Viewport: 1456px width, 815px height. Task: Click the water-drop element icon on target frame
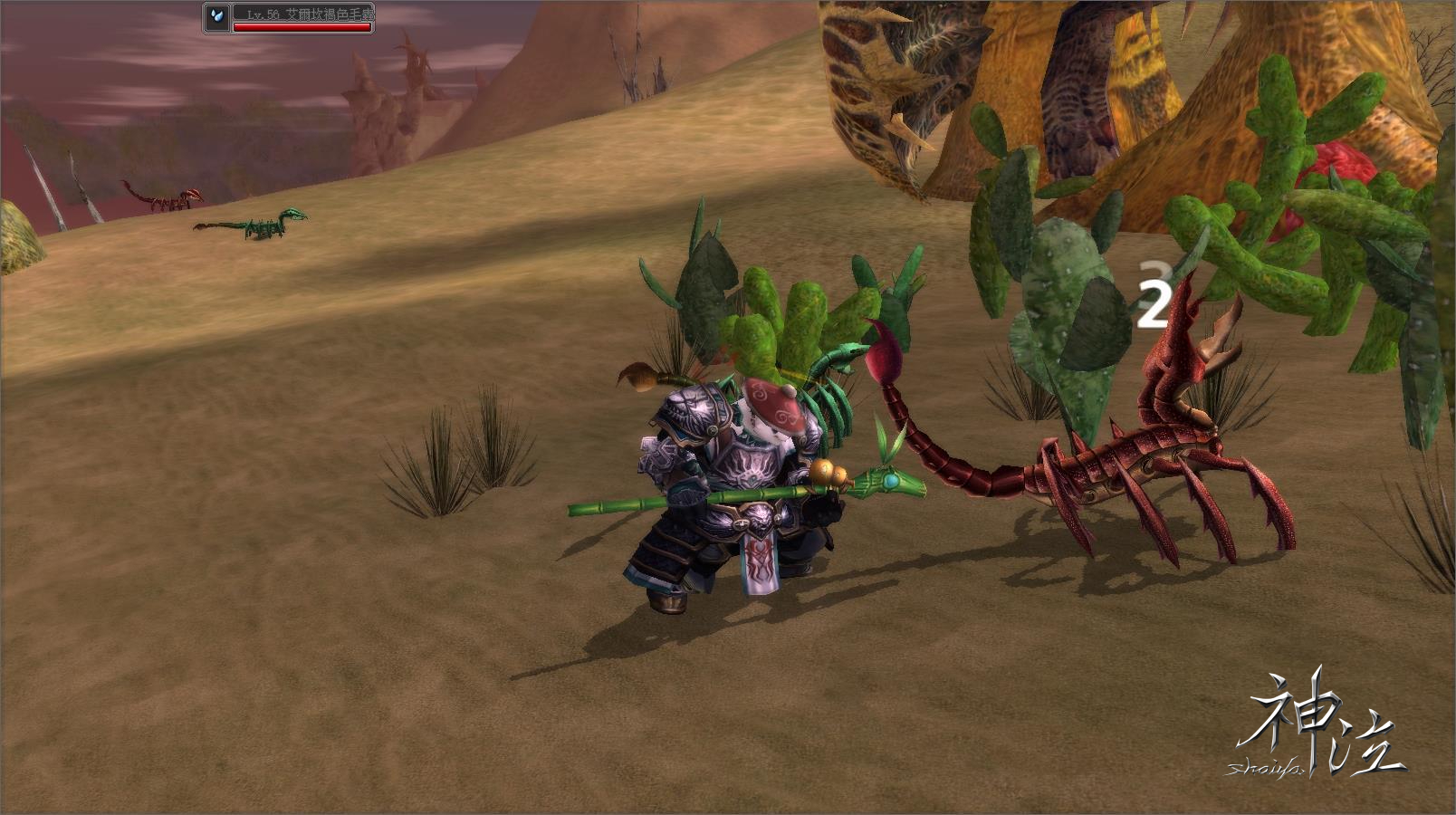tap(216, 17)
